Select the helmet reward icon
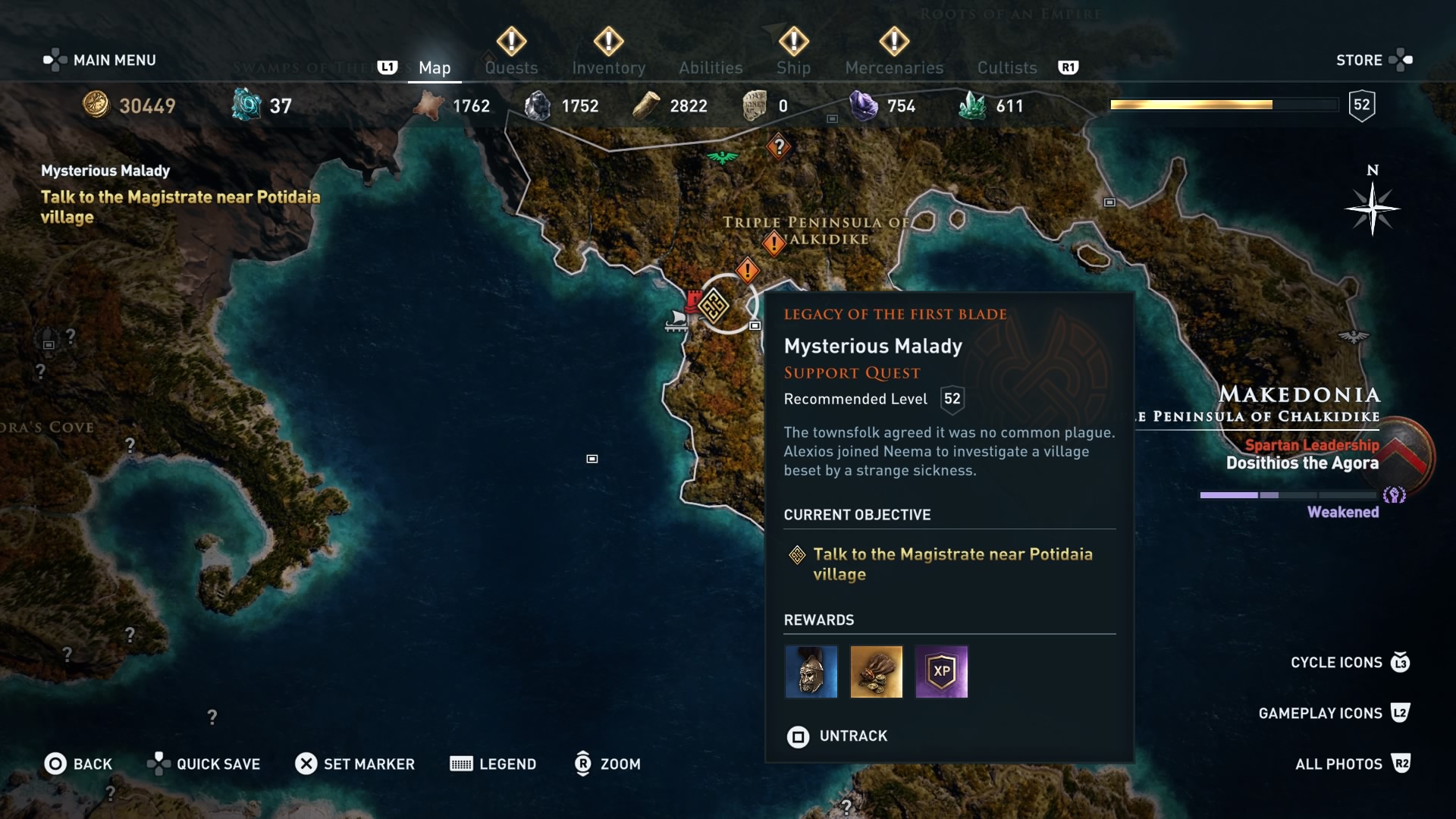Image resolution: width=1456 pixels, height=819 pixels. click(x=811, y=672)
